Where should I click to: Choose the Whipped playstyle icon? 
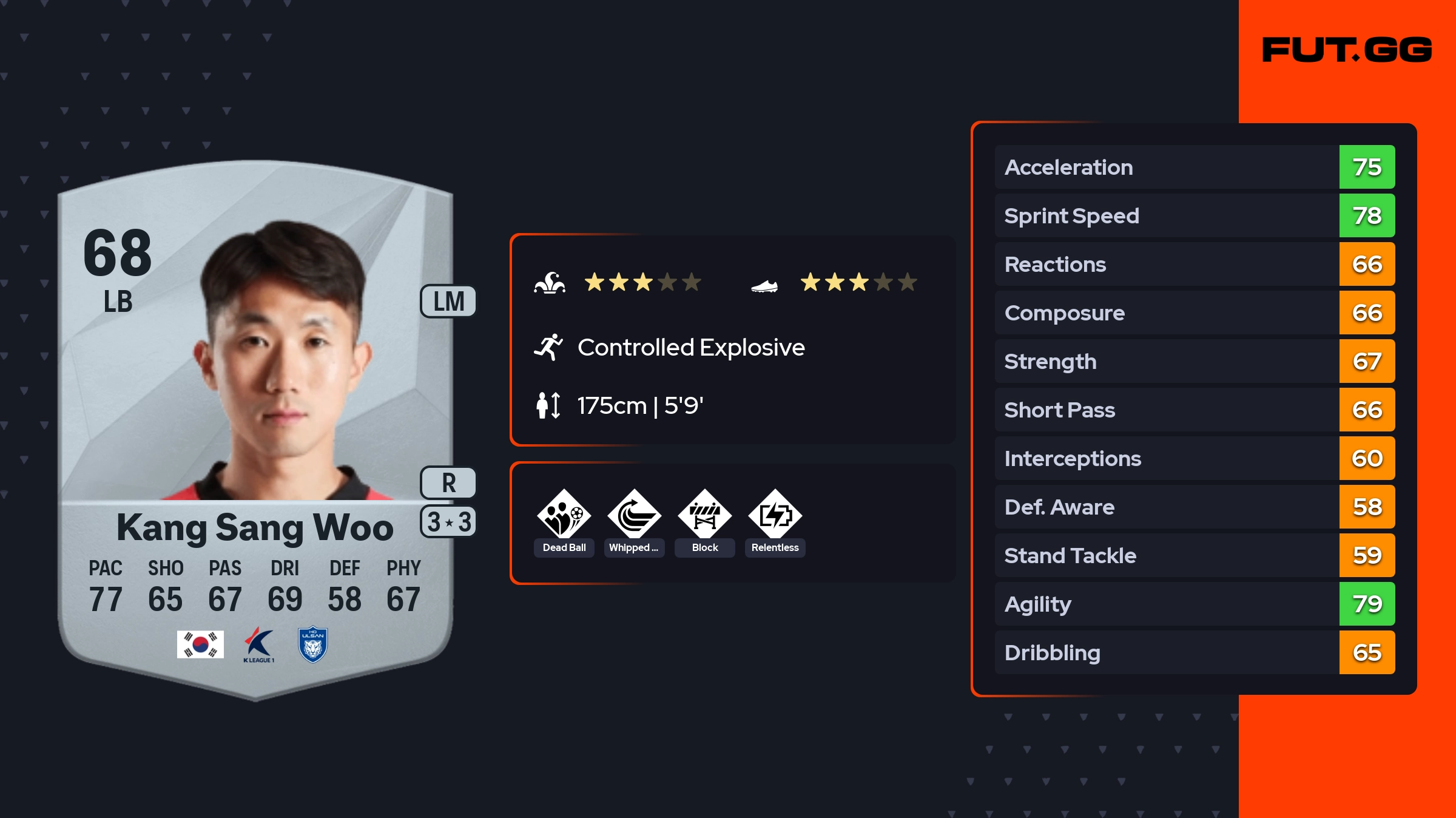tap(635, 515)
